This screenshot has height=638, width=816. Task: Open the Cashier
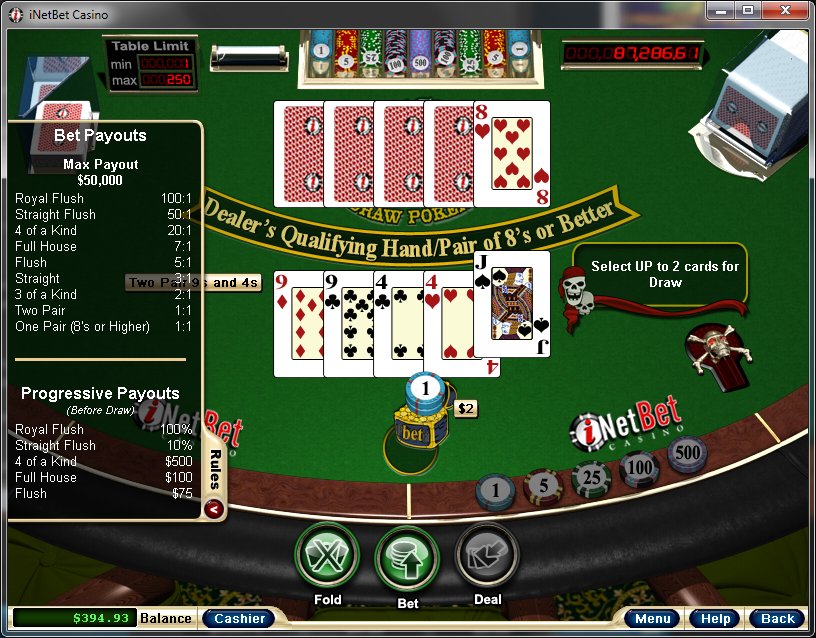pyautogui.click(x=240, y=618)
